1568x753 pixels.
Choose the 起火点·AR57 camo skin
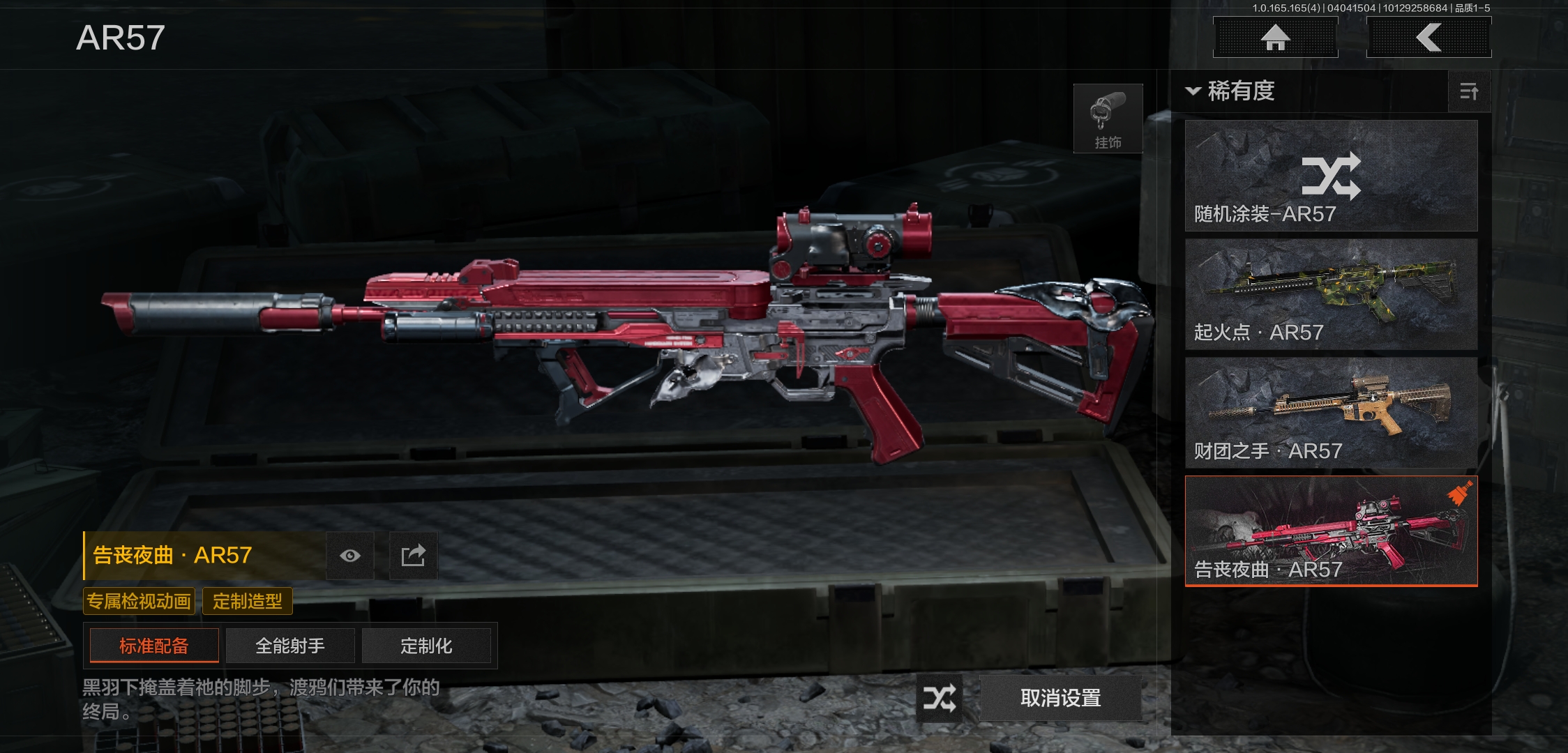(1331, 294)
